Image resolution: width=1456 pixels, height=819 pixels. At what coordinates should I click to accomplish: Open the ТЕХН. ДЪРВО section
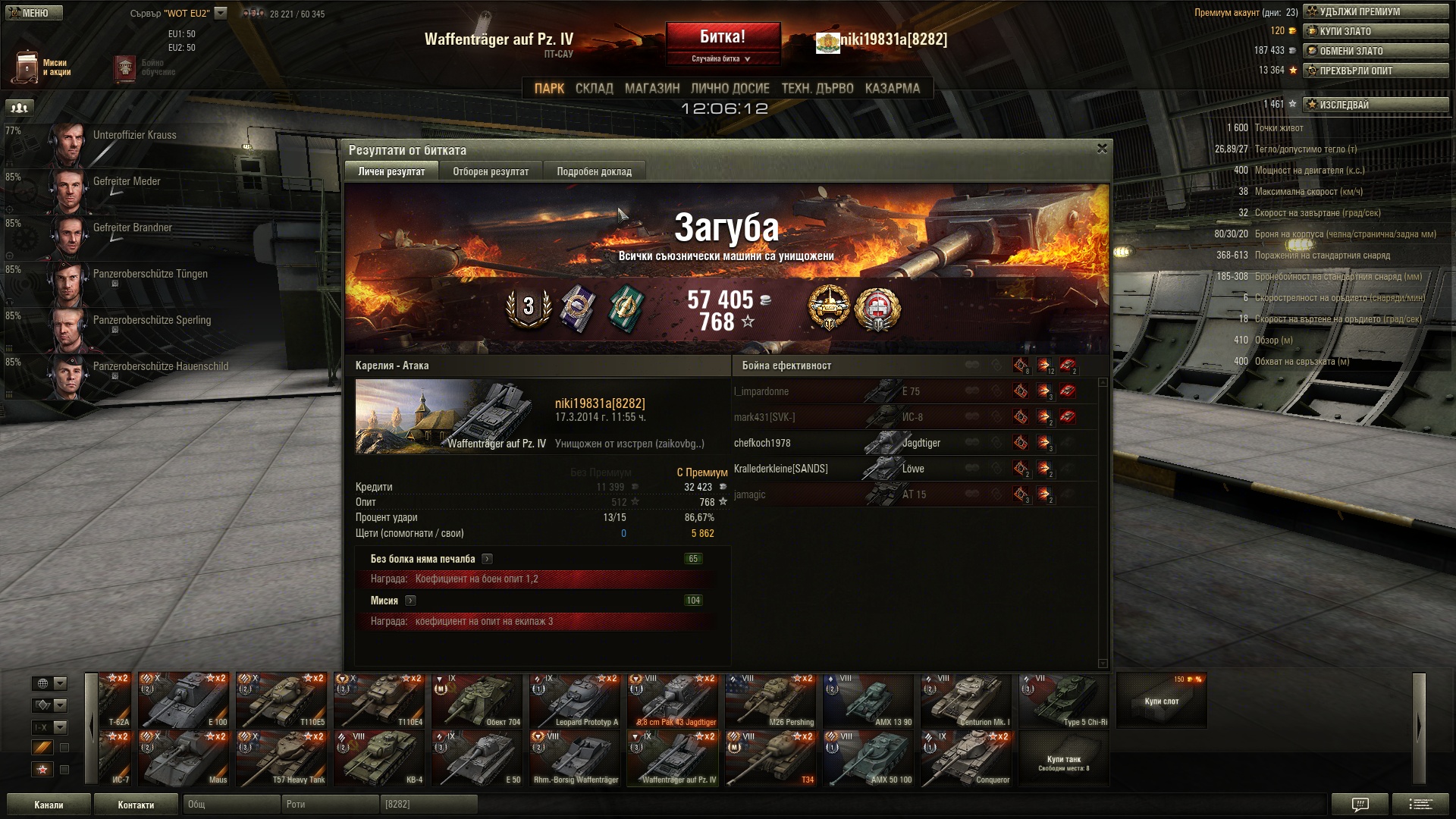817,89
